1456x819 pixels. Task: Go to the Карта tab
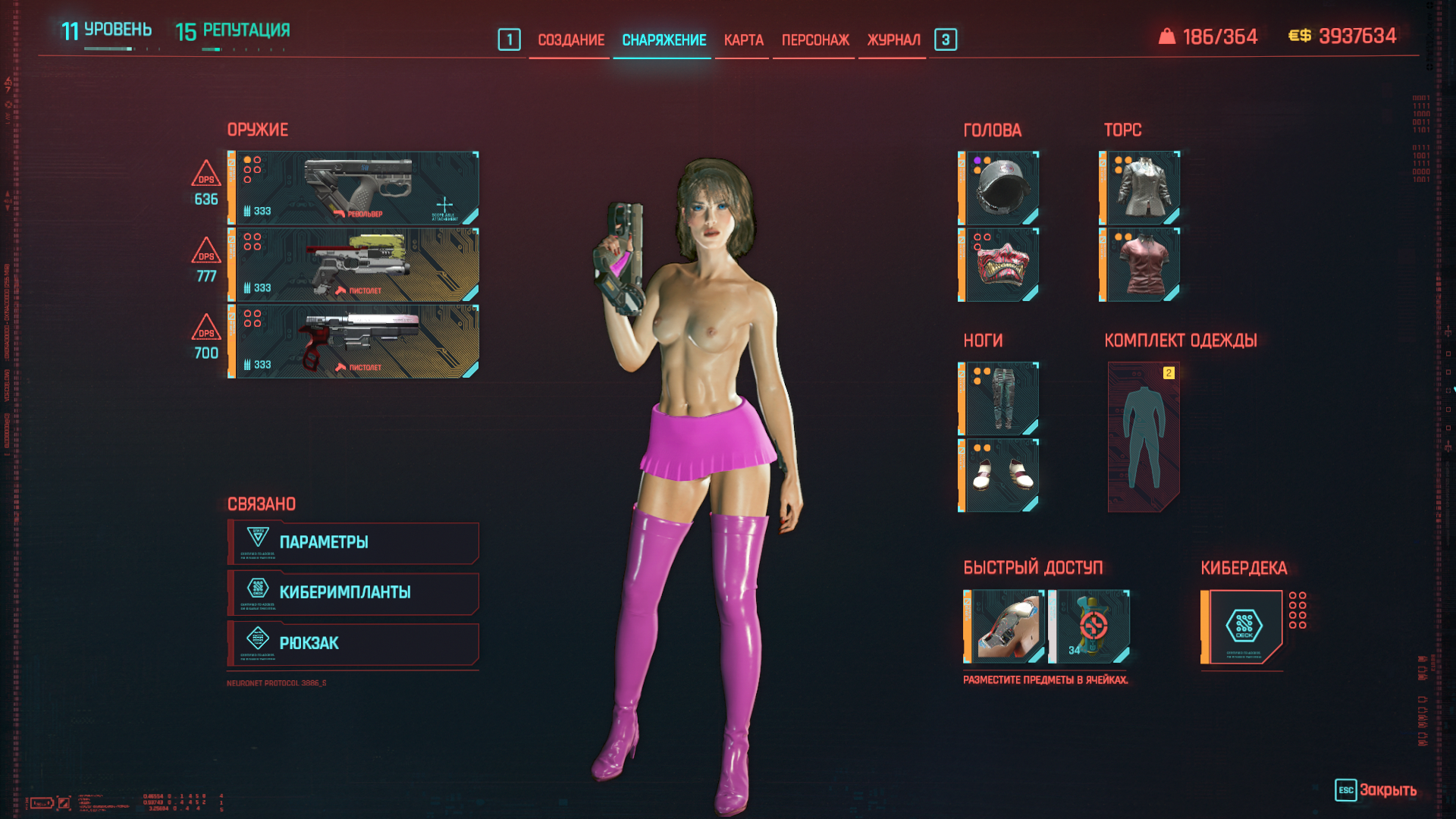coord(743,40)
